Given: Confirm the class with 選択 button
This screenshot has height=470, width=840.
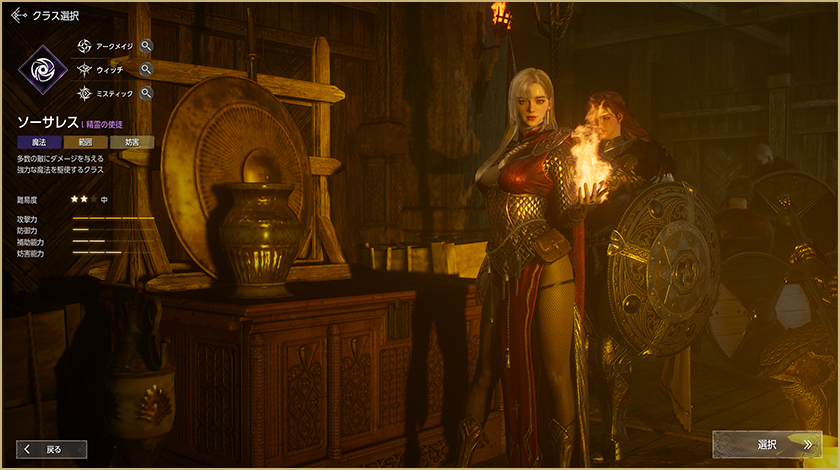Looking at the screenshot, I should click(767, 444).
